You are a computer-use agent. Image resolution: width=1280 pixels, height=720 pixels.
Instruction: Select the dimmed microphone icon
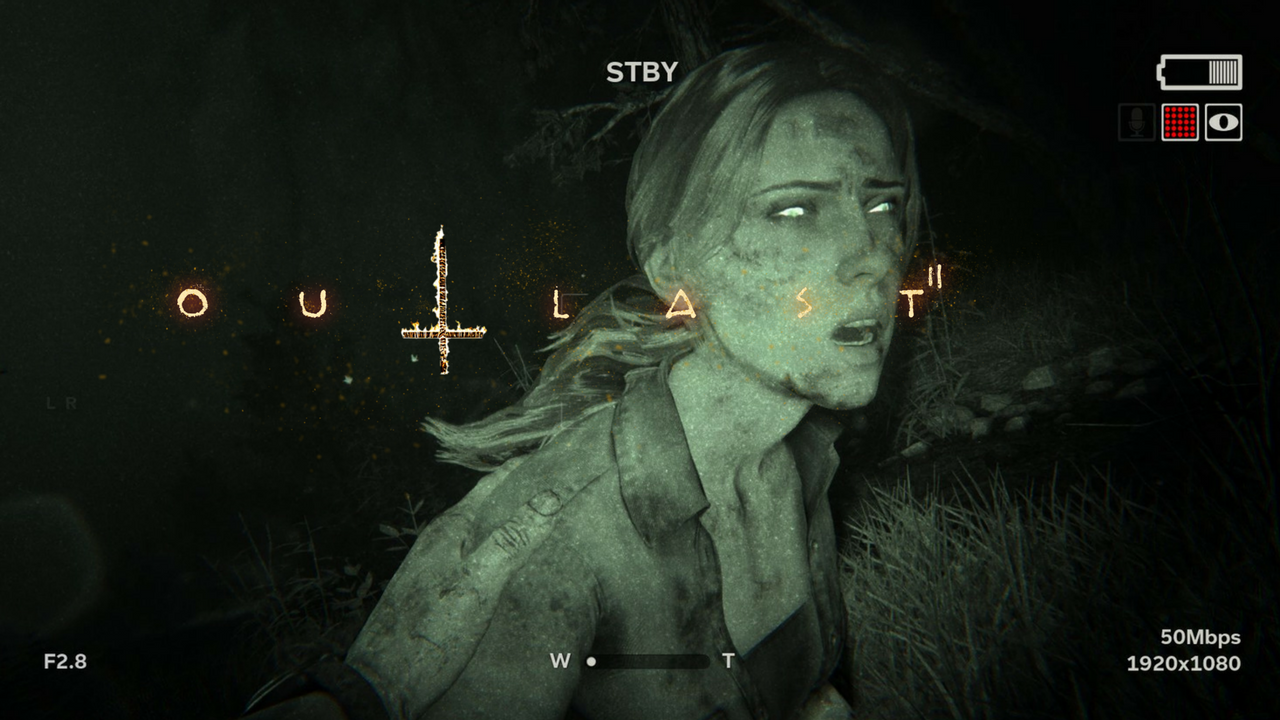click(1136, 123)
